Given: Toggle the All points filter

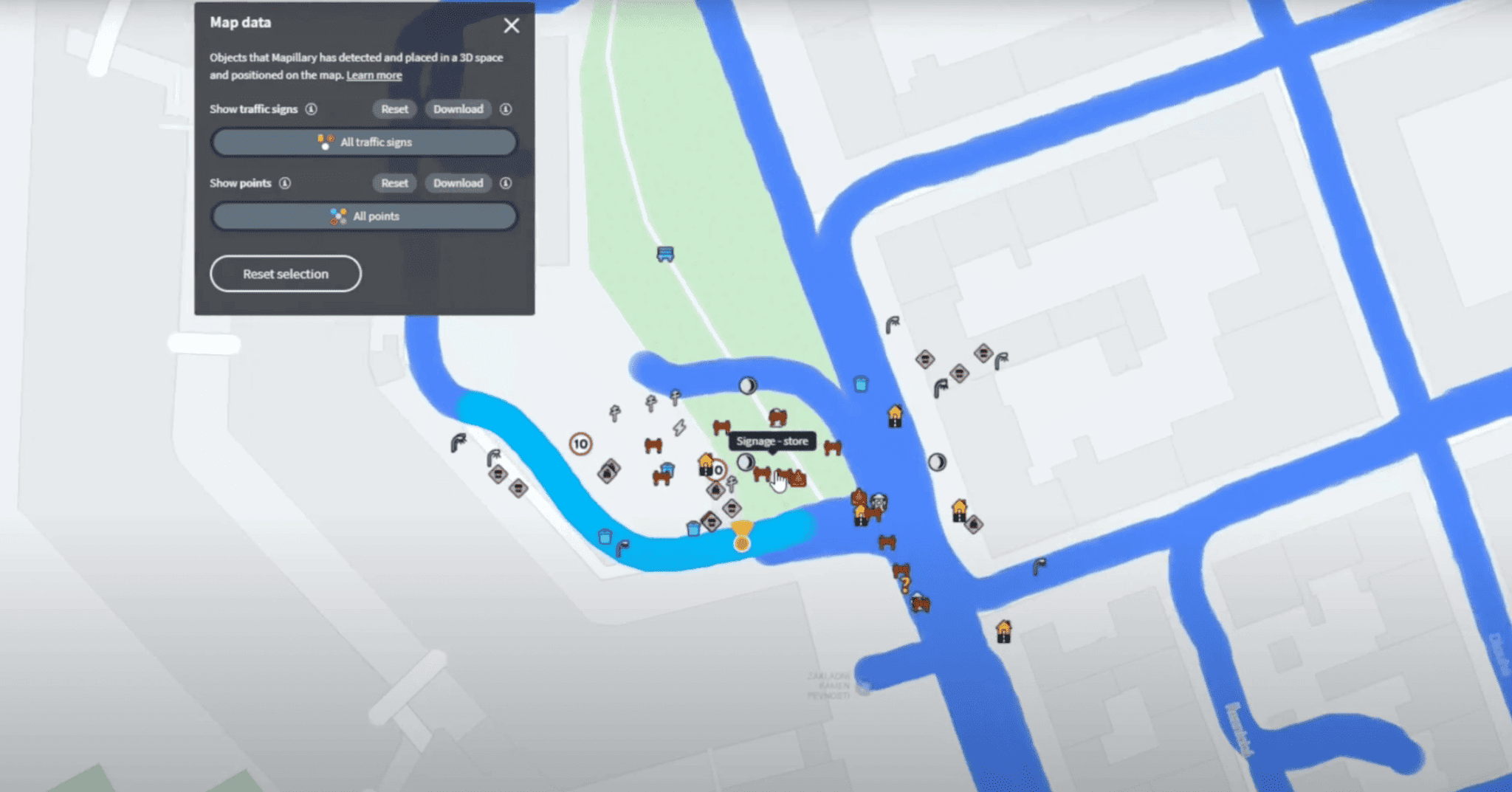Looking at the screenshot, I should click(x=364, y=216).
